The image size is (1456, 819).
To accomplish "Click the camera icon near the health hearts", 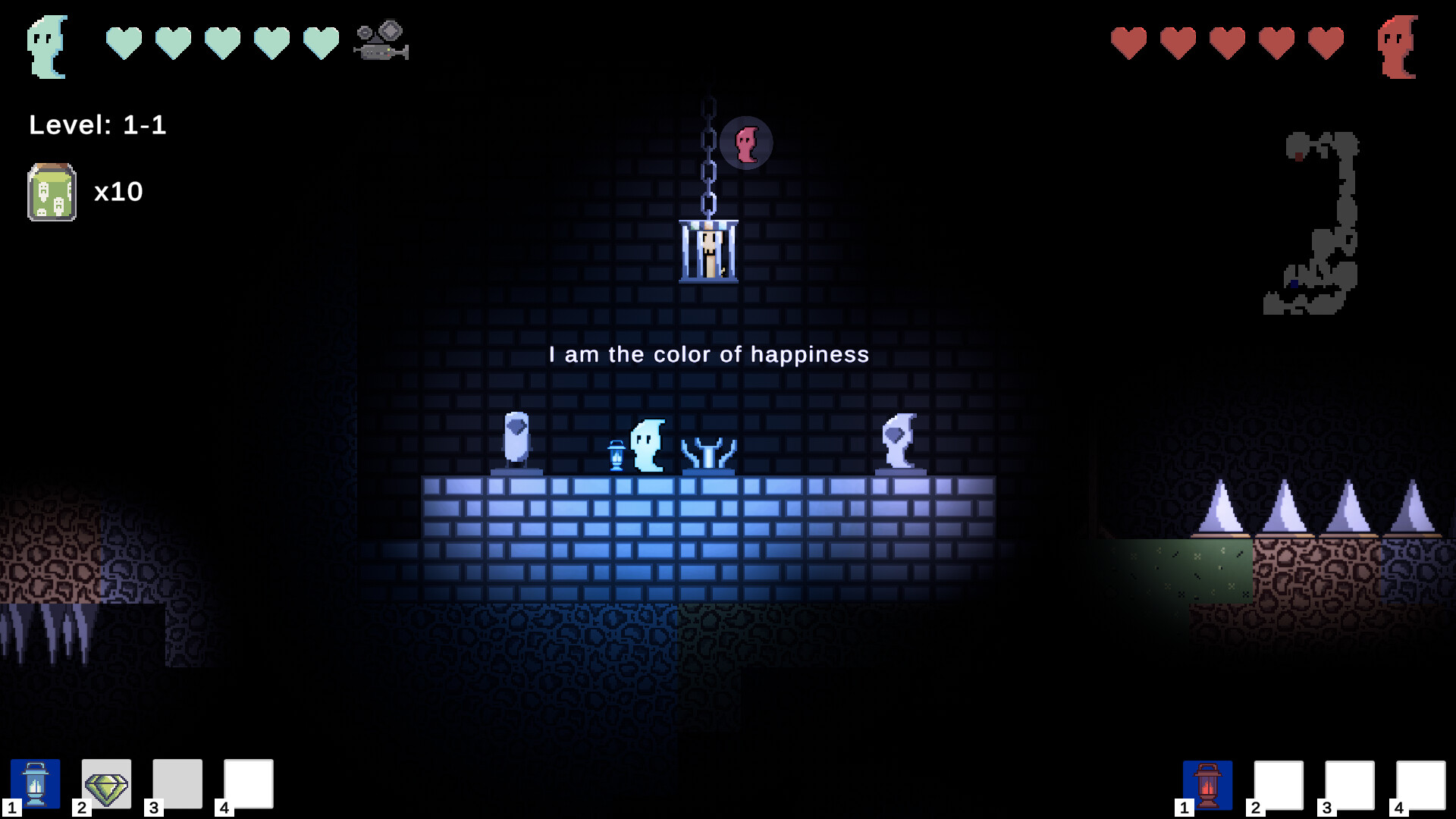I will tap(380, 42).
